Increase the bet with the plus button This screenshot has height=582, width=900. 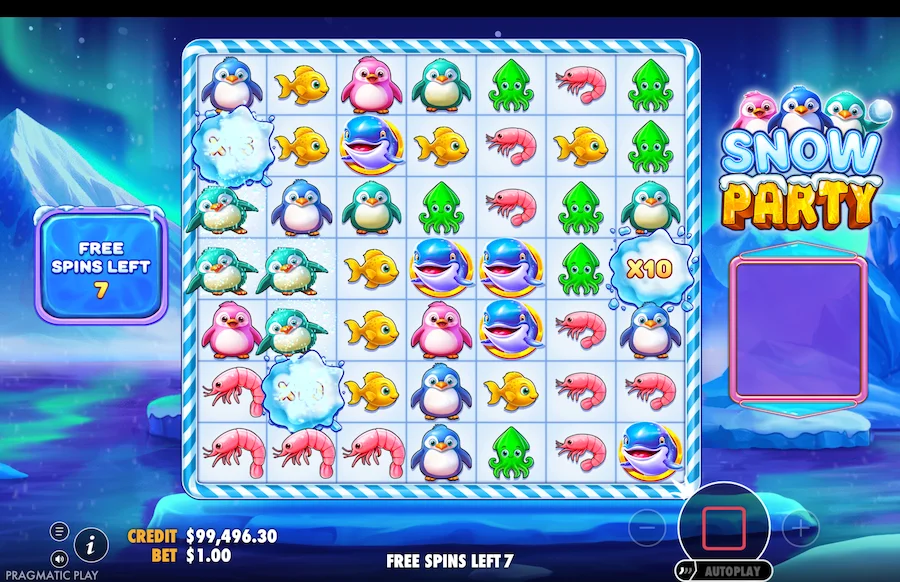pyautogui.click(x=800, y=527)
